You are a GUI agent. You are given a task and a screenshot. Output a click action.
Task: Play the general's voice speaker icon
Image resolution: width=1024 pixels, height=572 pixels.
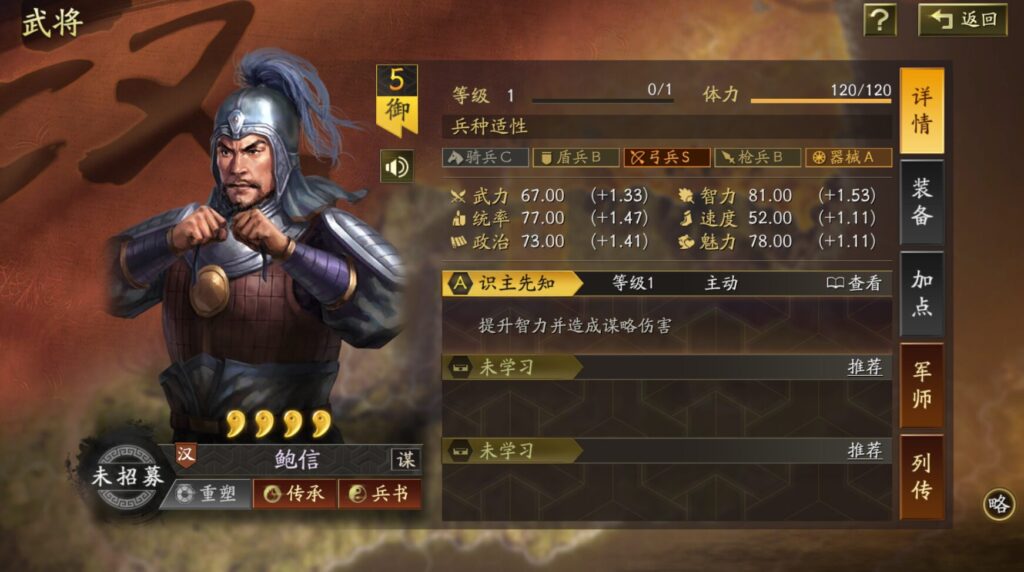click(x=396, y=166)
